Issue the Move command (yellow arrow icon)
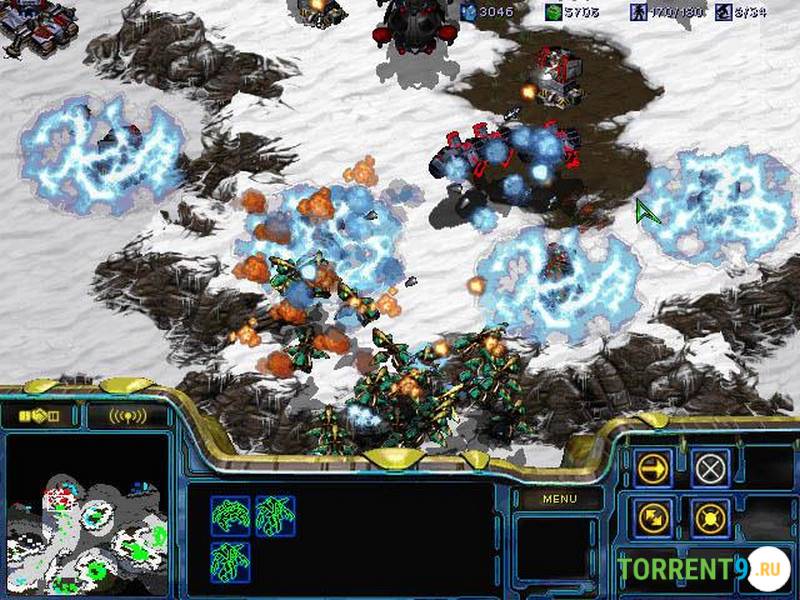800x600 pixels. 654,468
